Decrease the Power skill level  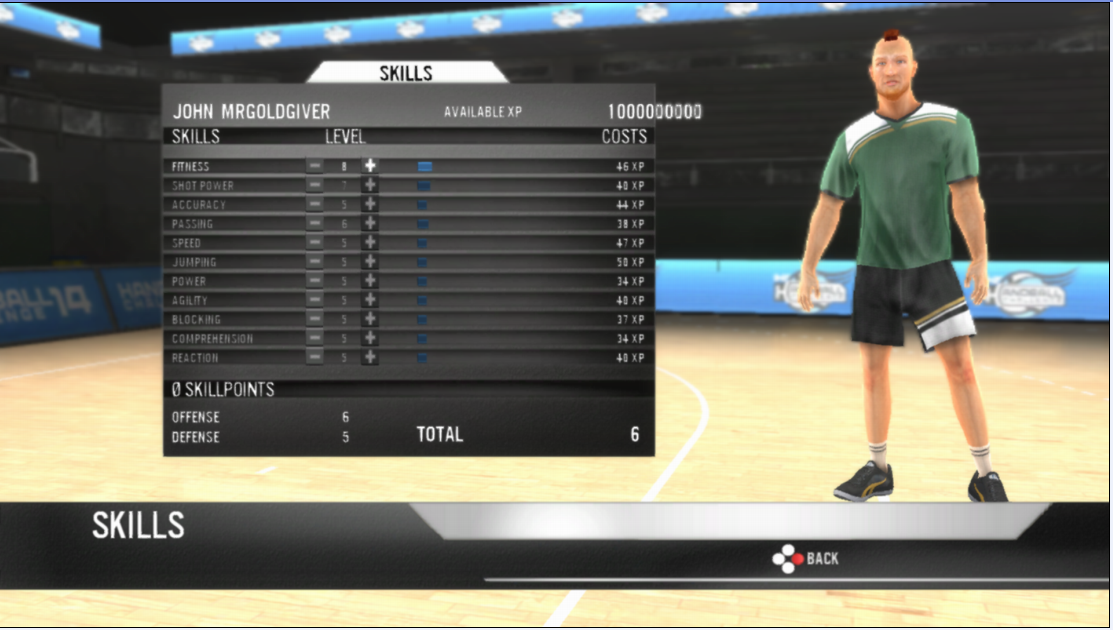tap(315, 281)
